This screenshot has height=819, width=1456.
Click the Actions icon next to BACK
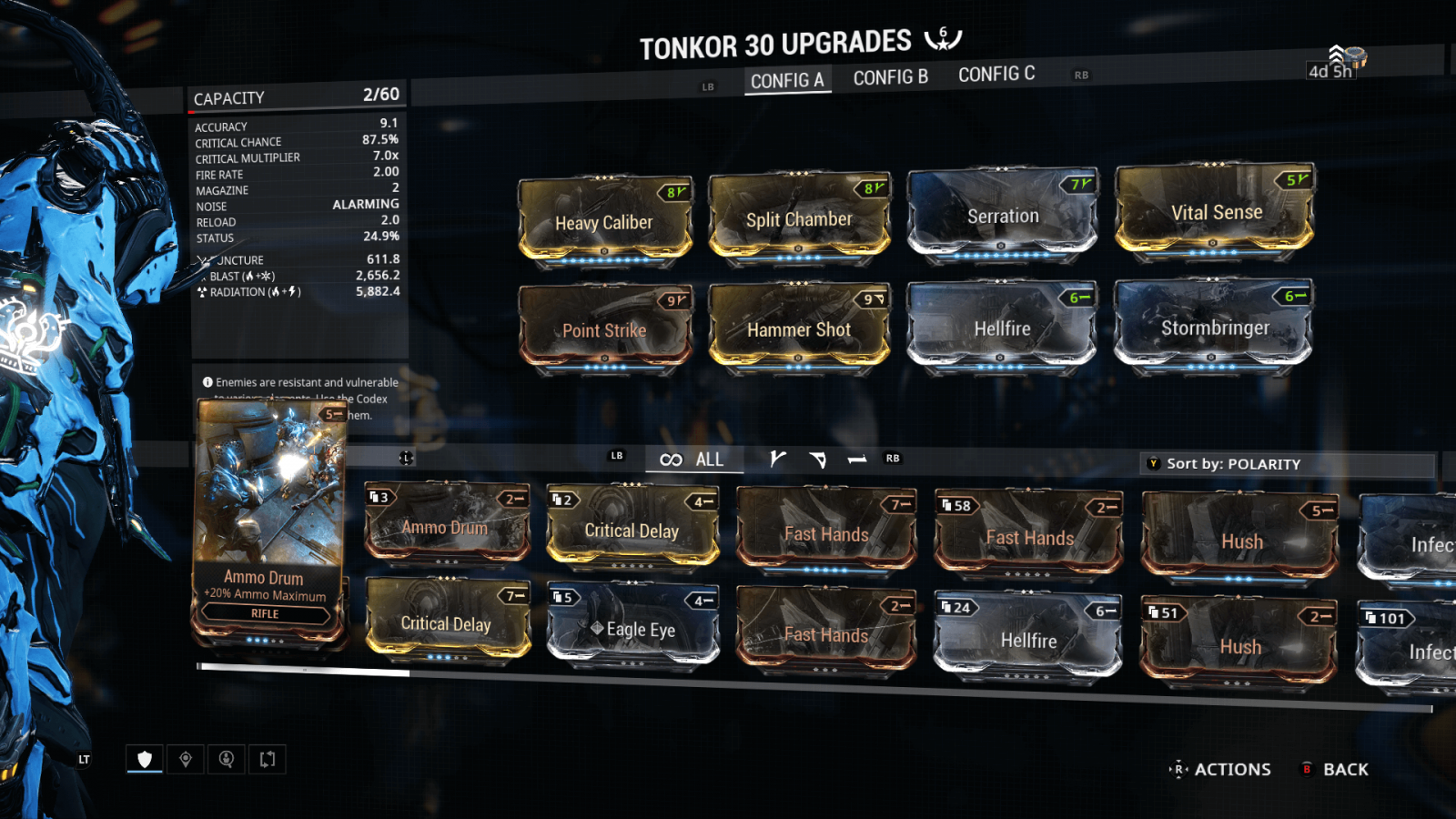1179,769
